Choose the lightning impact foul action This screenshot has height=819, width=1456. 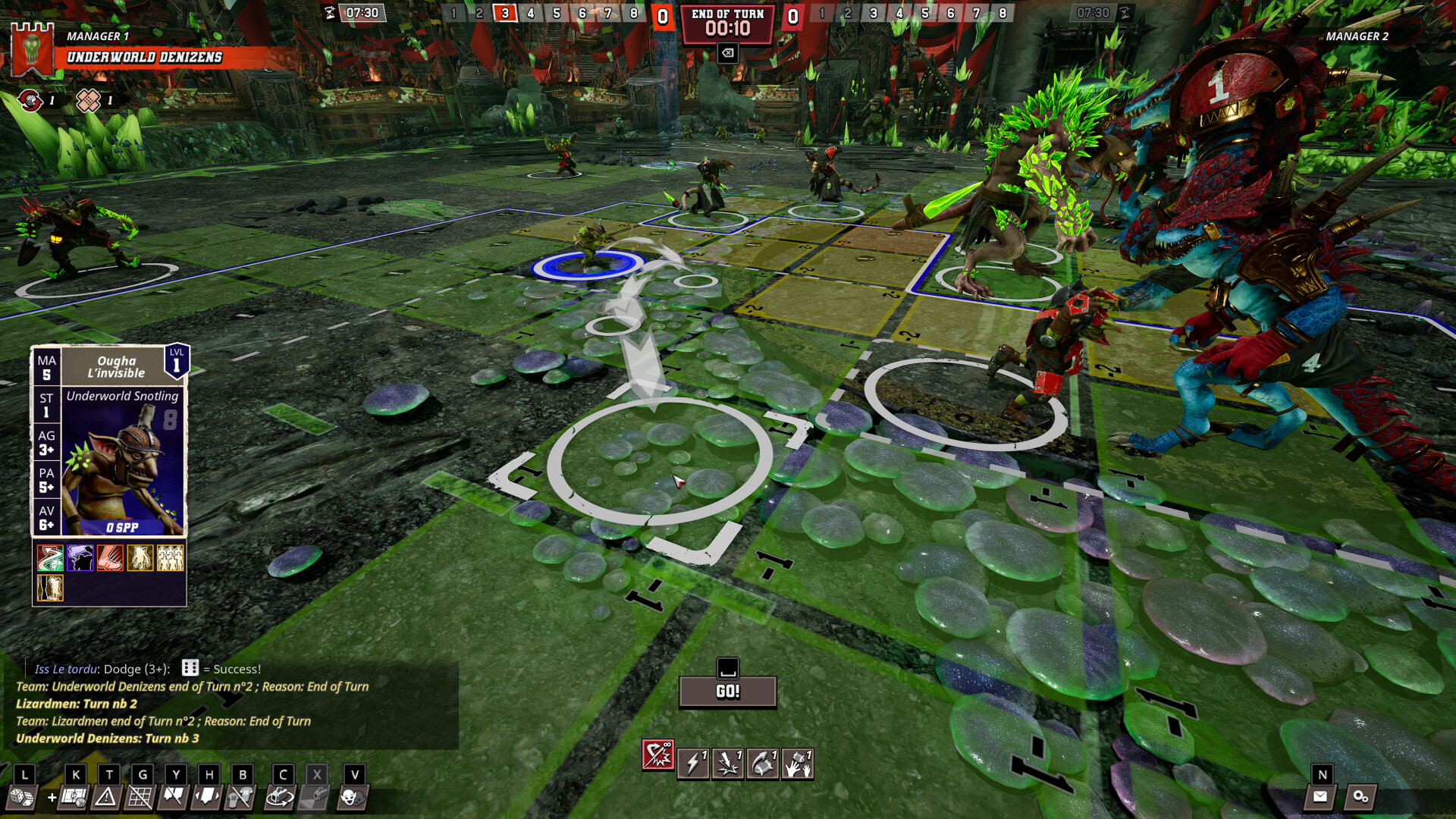(728, 764)
